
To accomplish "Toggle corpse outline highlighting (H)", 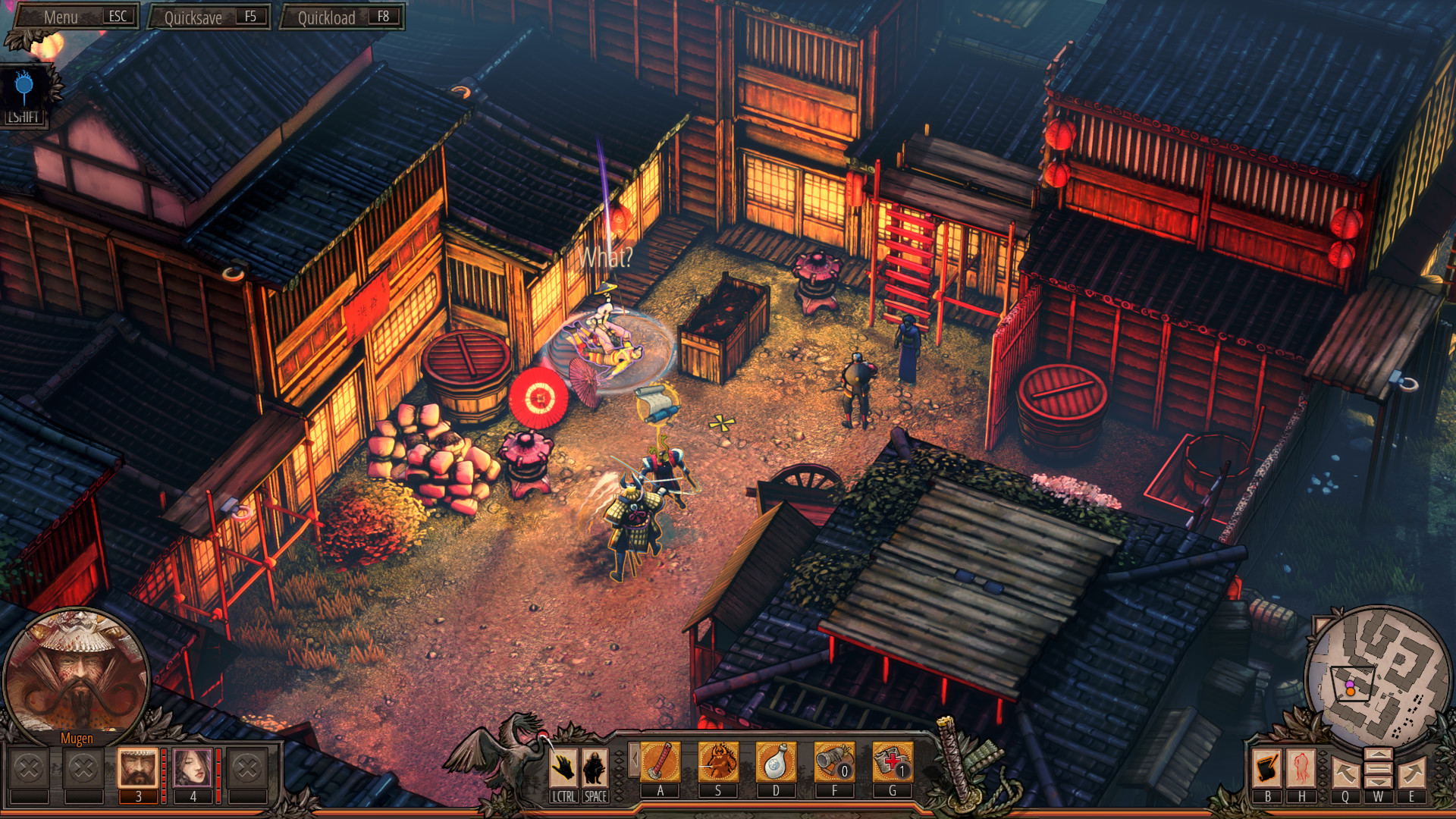I will pyautogui.click(x=1301, y=768).
